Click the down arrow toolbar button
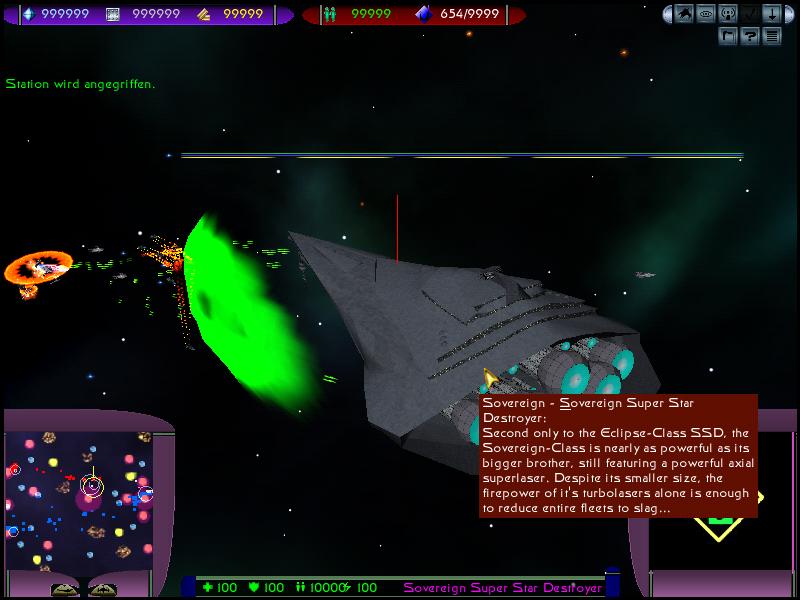Screen dimensions: 800x600 point(771,15)
